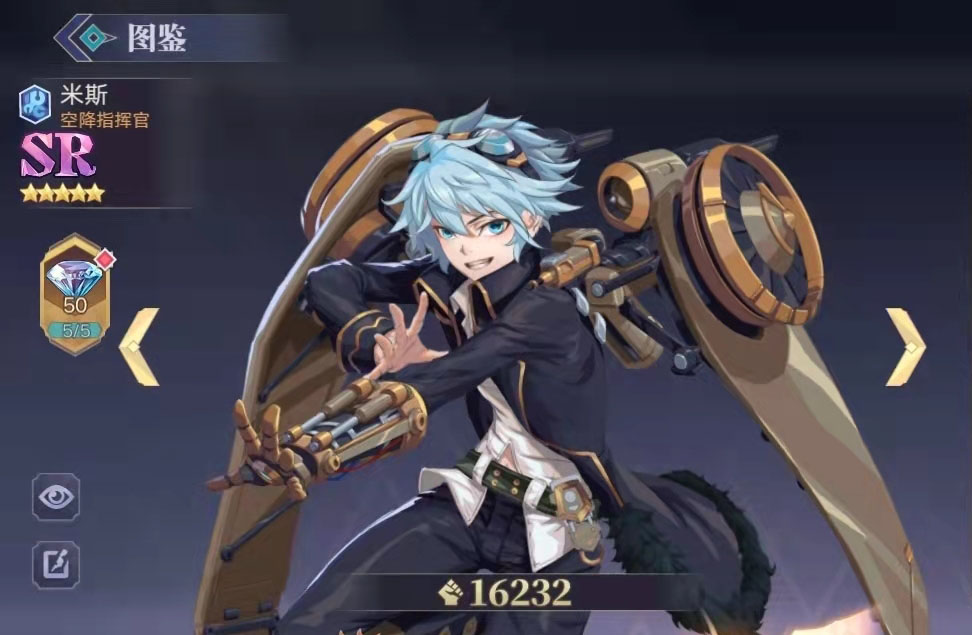This screenshot has width=972, height=635.
Task: Open the edit note icon
Action: coord(56,564)
